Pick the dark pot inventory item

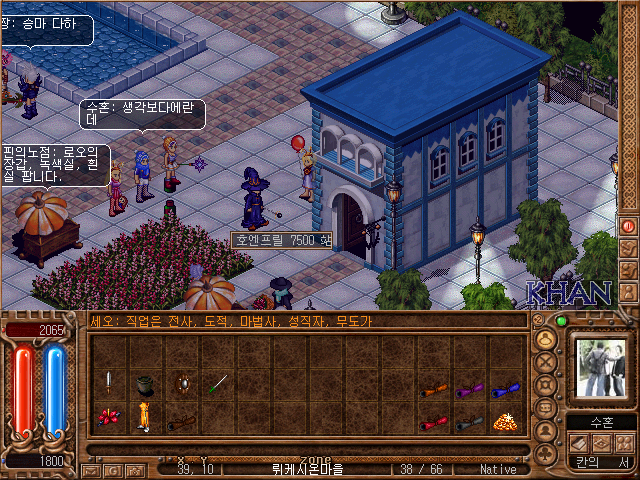pos(145,383)
